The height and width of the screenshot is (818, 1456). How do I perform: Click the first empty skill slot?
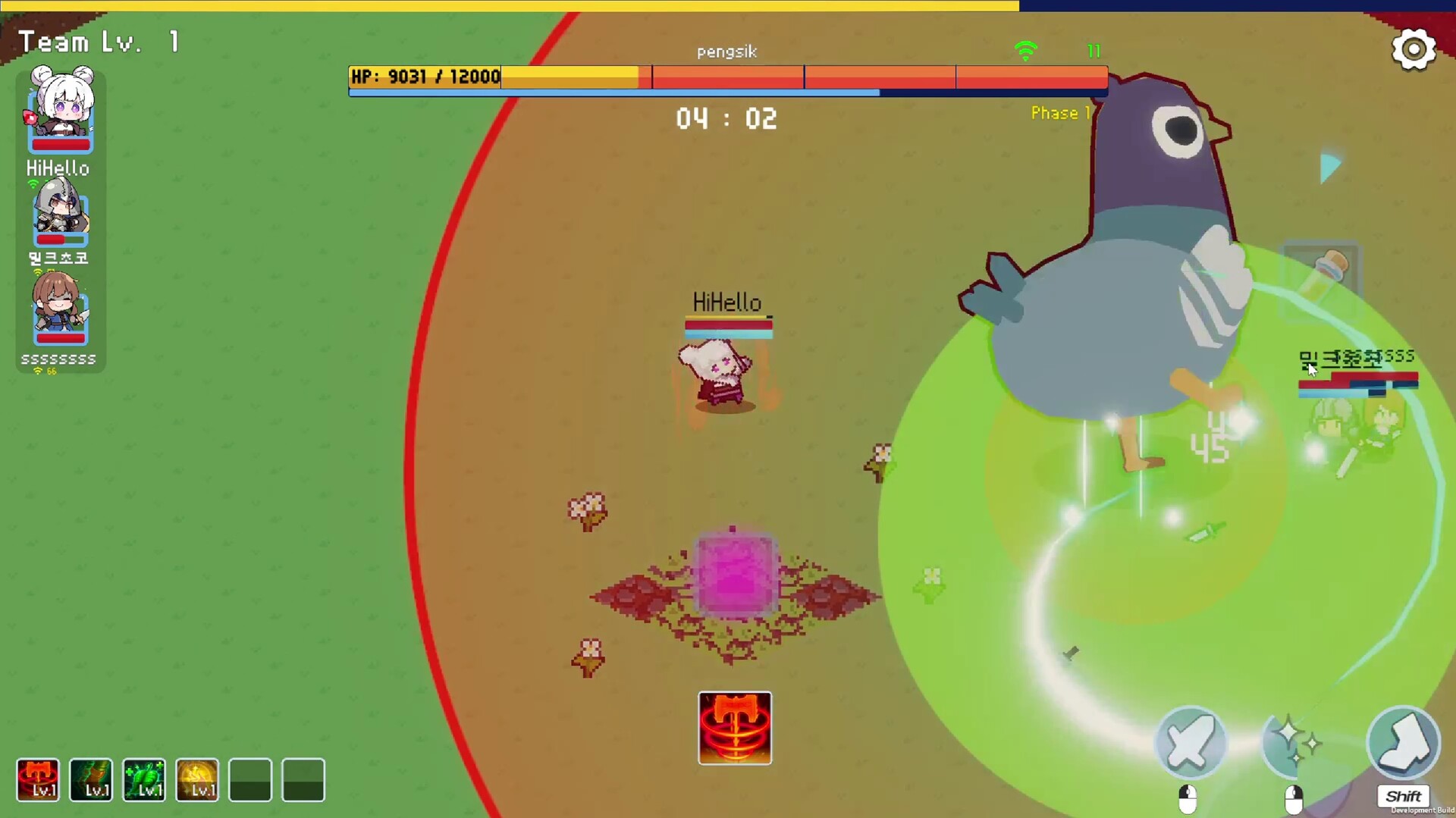pos(250,780)
